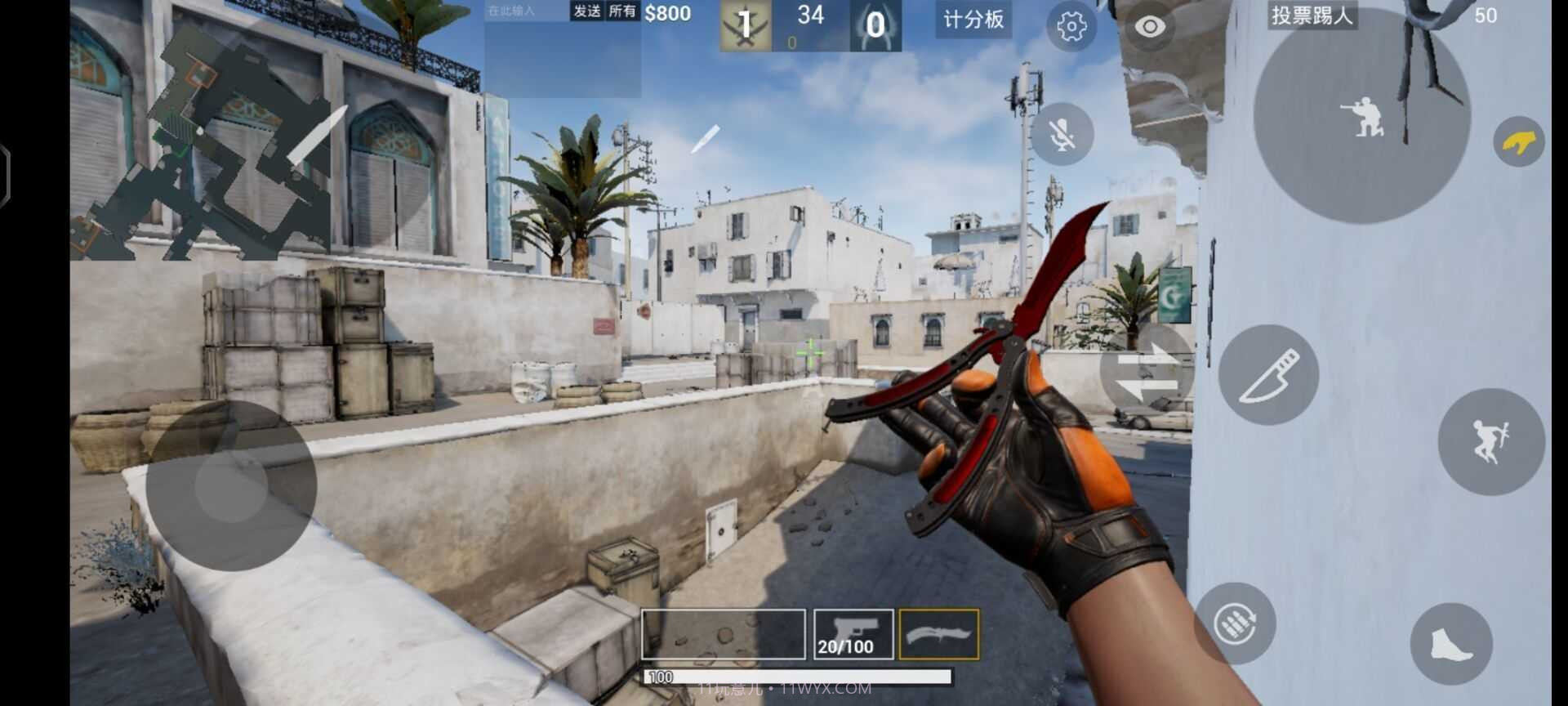1568x706 pixels.
Task: Open the game settings gear
Action: click(x=1071, y=25)
